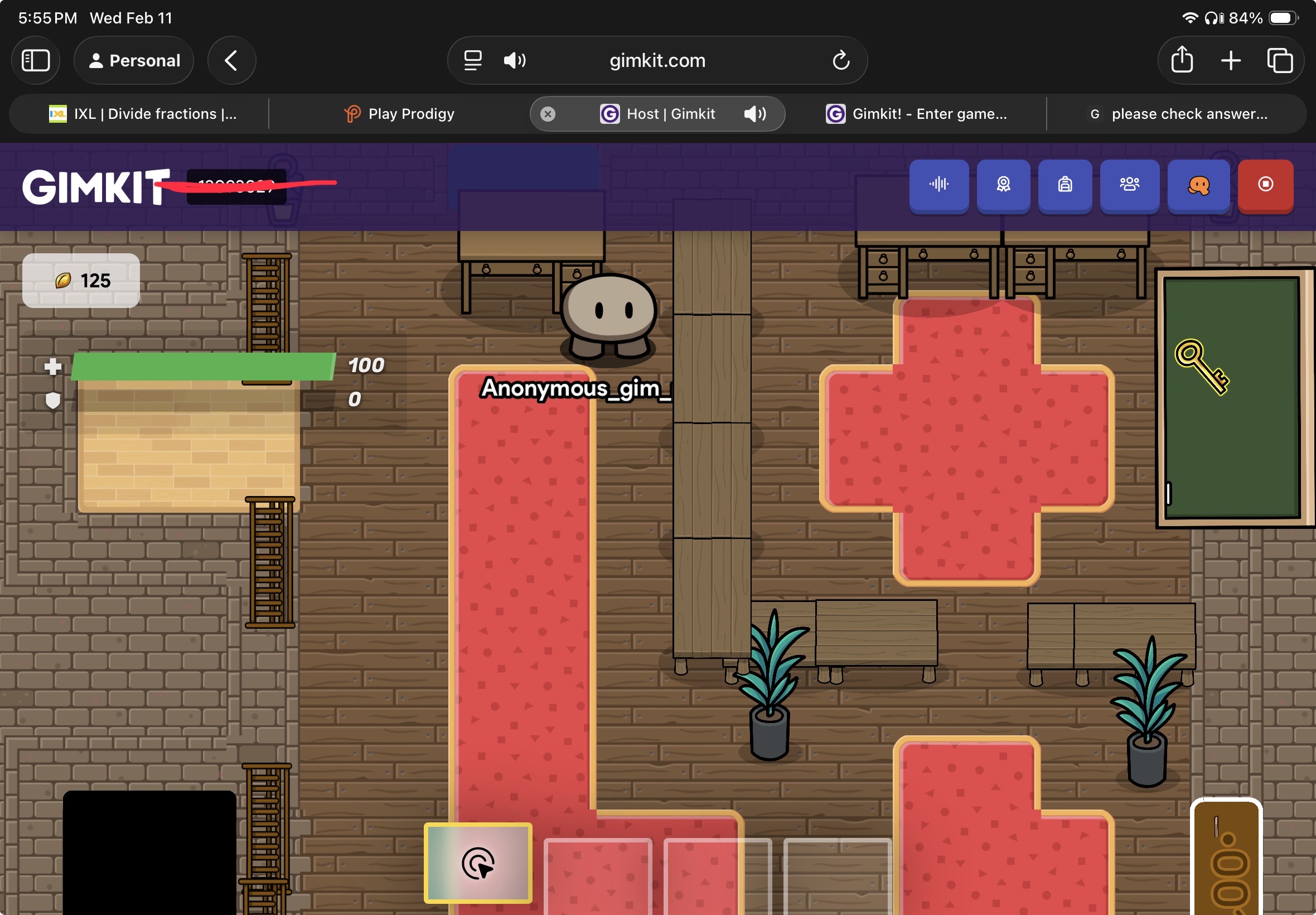
Task: Show the players list group icon
Action: (1129, 185)
